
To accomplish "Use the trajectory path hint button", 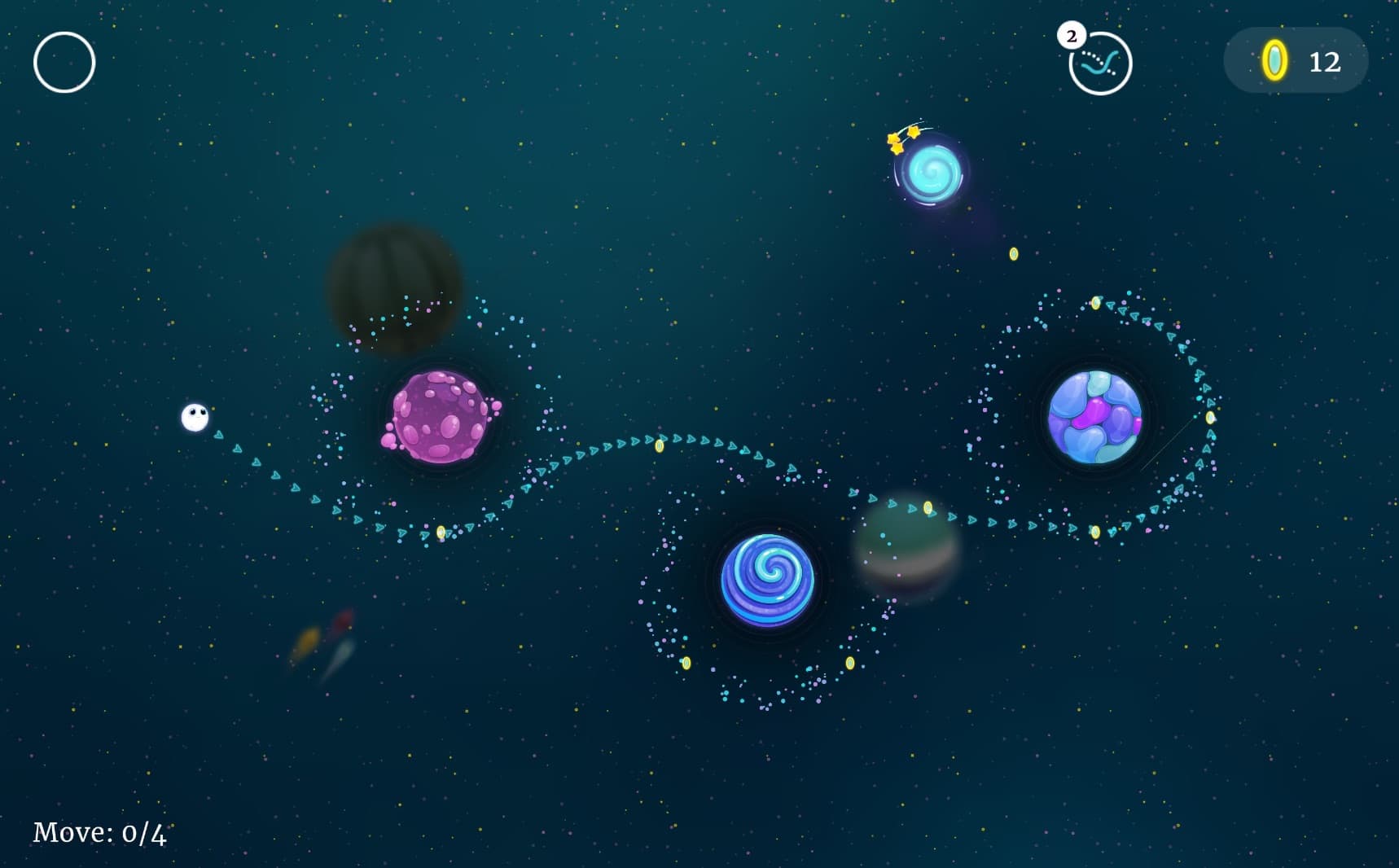I will pyautogui.click(x=1100, y=64).
